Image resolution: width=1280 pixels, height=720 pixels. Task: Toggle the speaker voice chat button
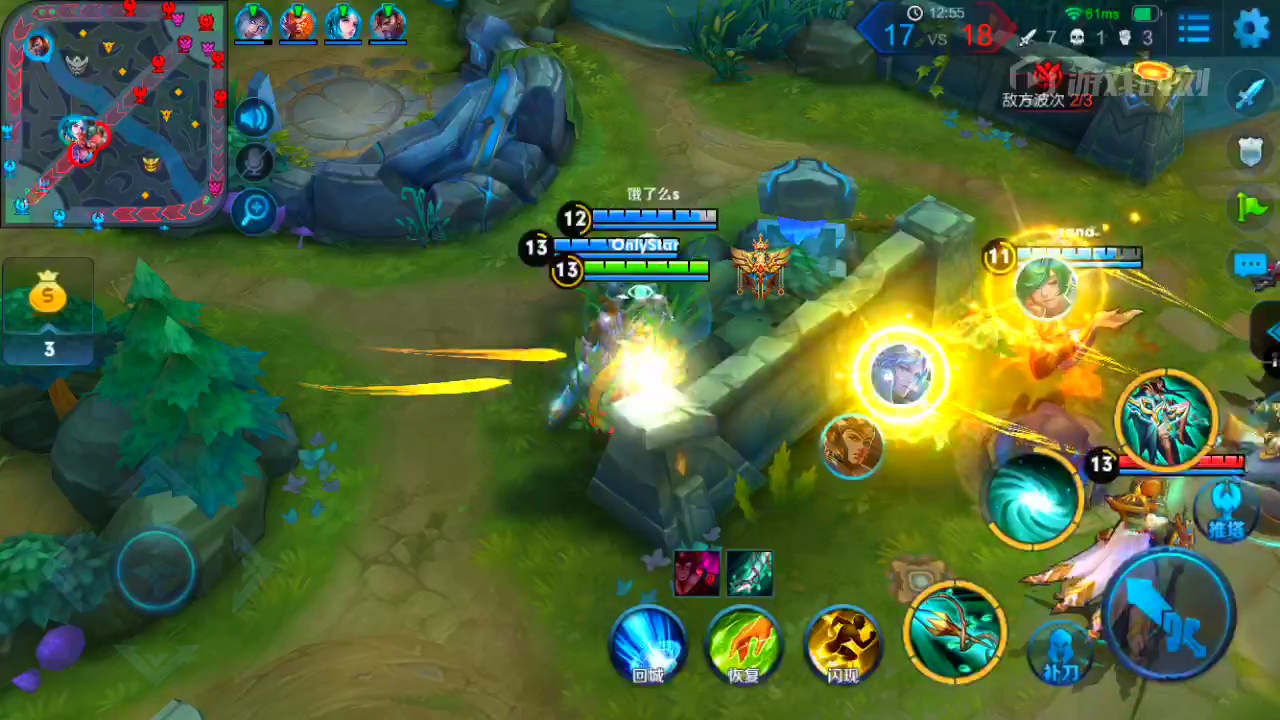click(255, 118)
